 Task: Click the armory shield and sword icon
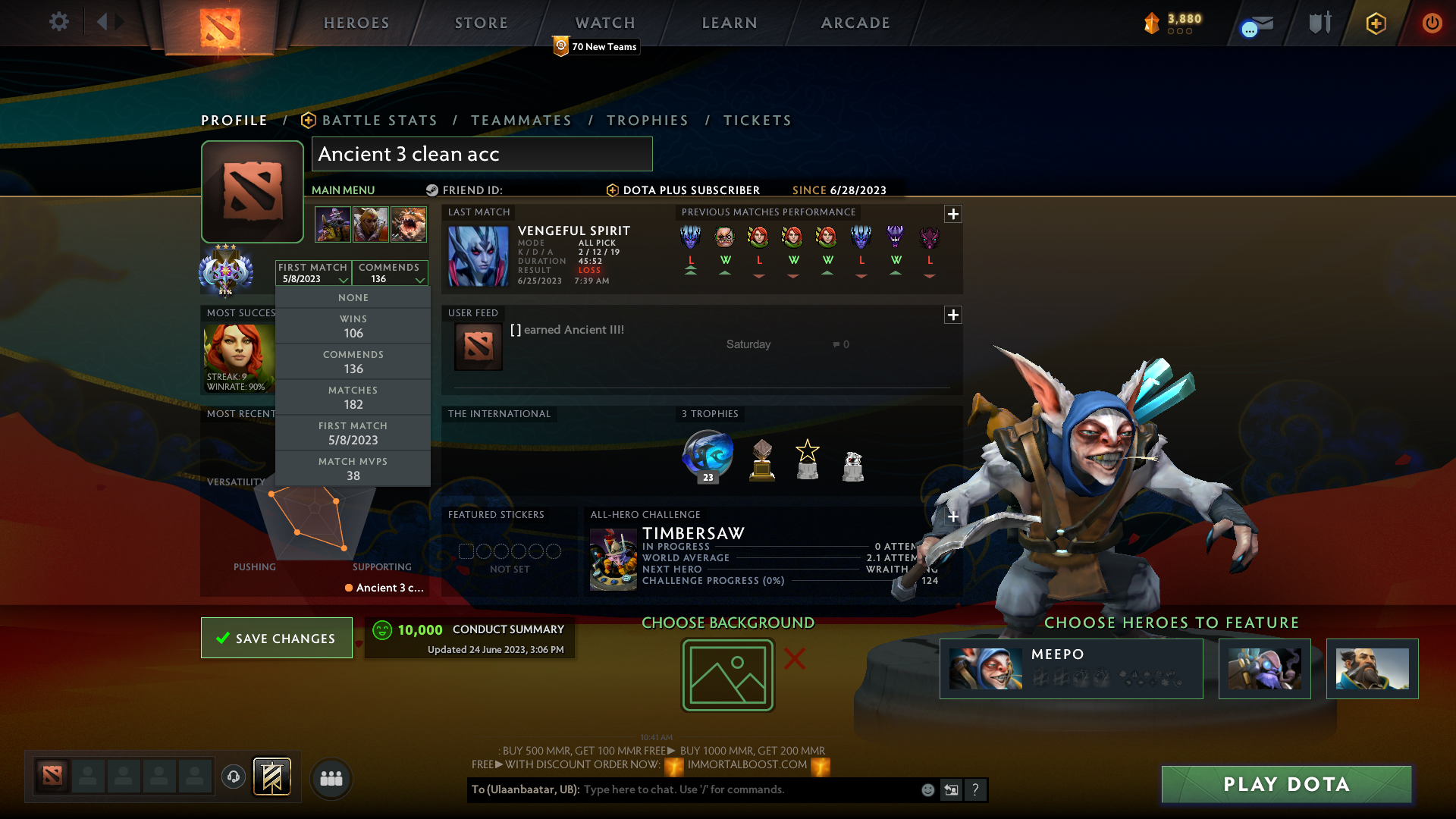[1319, 22]
